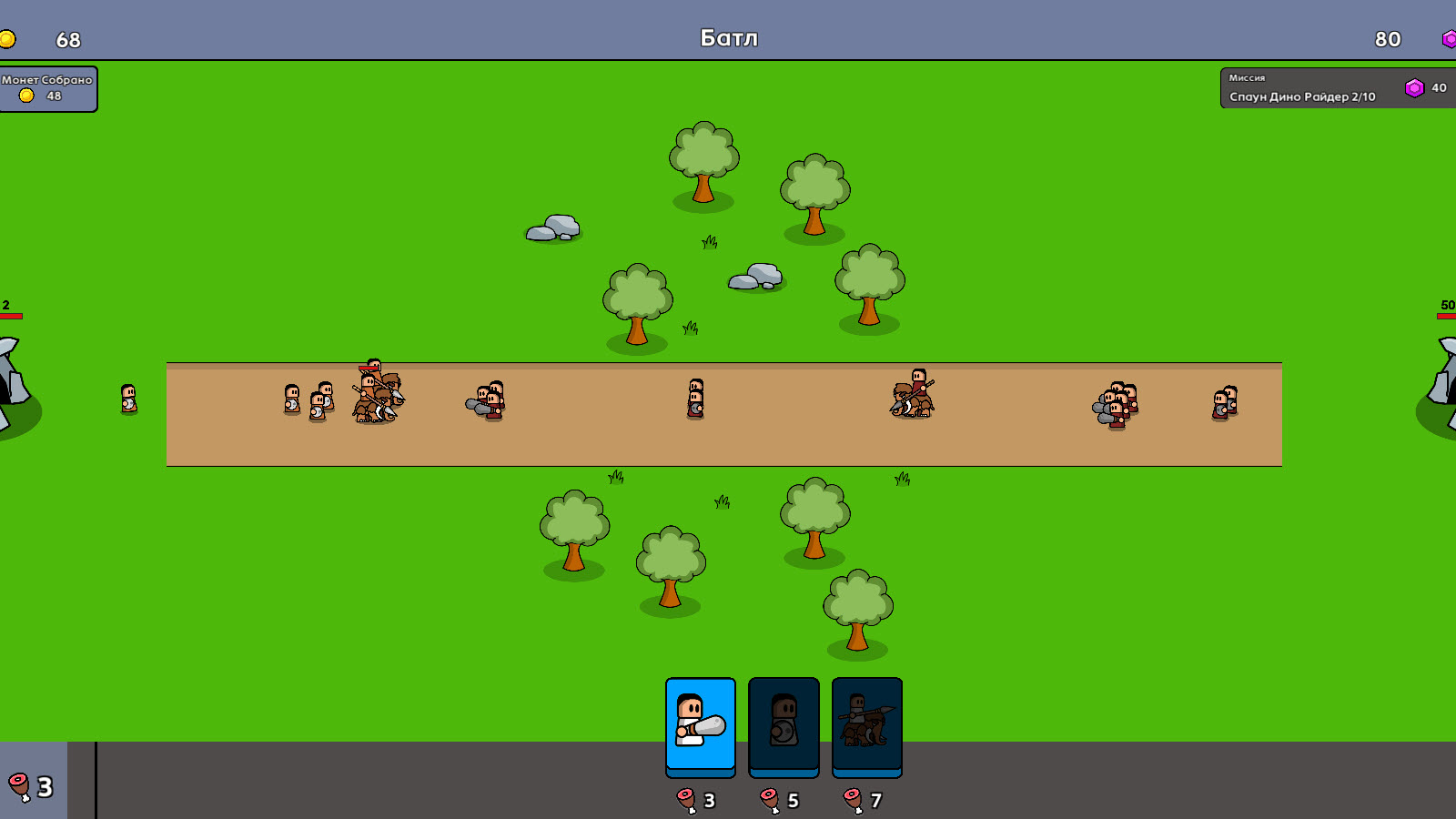Select the club warrior unit card
The width and height of the screenshot is (1456, 819).
point(701,725)
